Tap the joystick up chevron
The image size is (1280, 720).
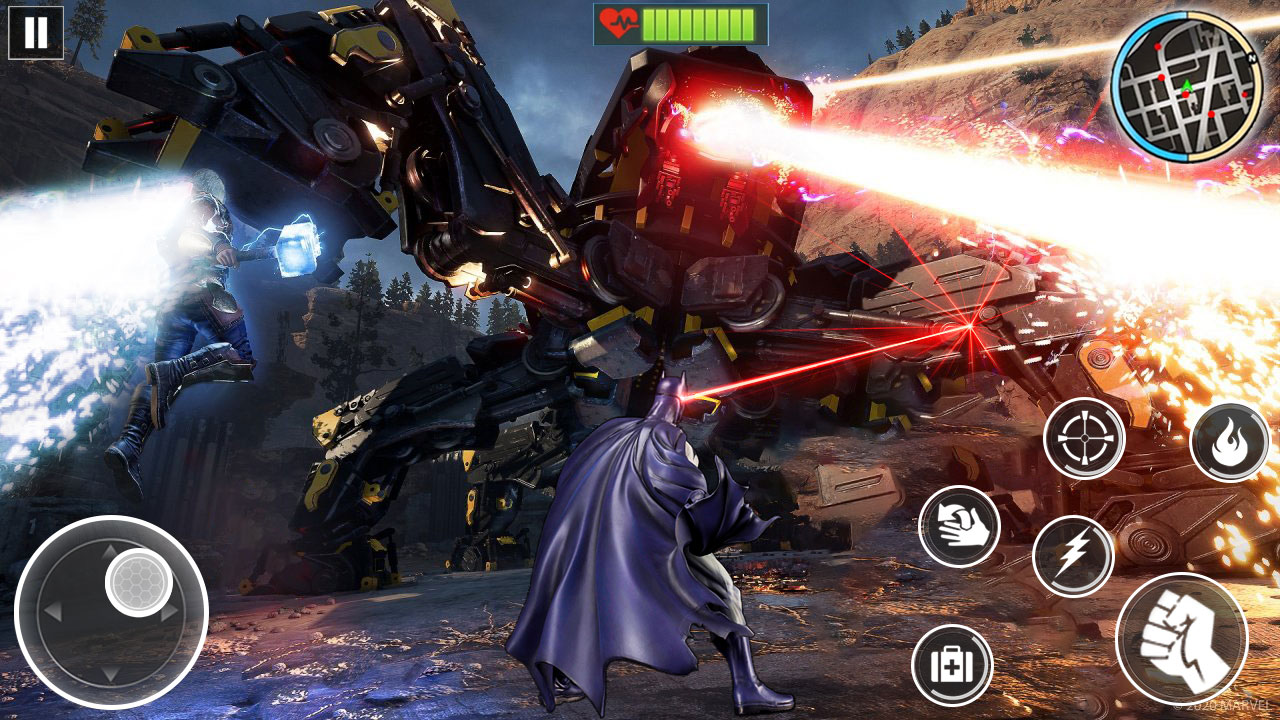click(108, 551)
